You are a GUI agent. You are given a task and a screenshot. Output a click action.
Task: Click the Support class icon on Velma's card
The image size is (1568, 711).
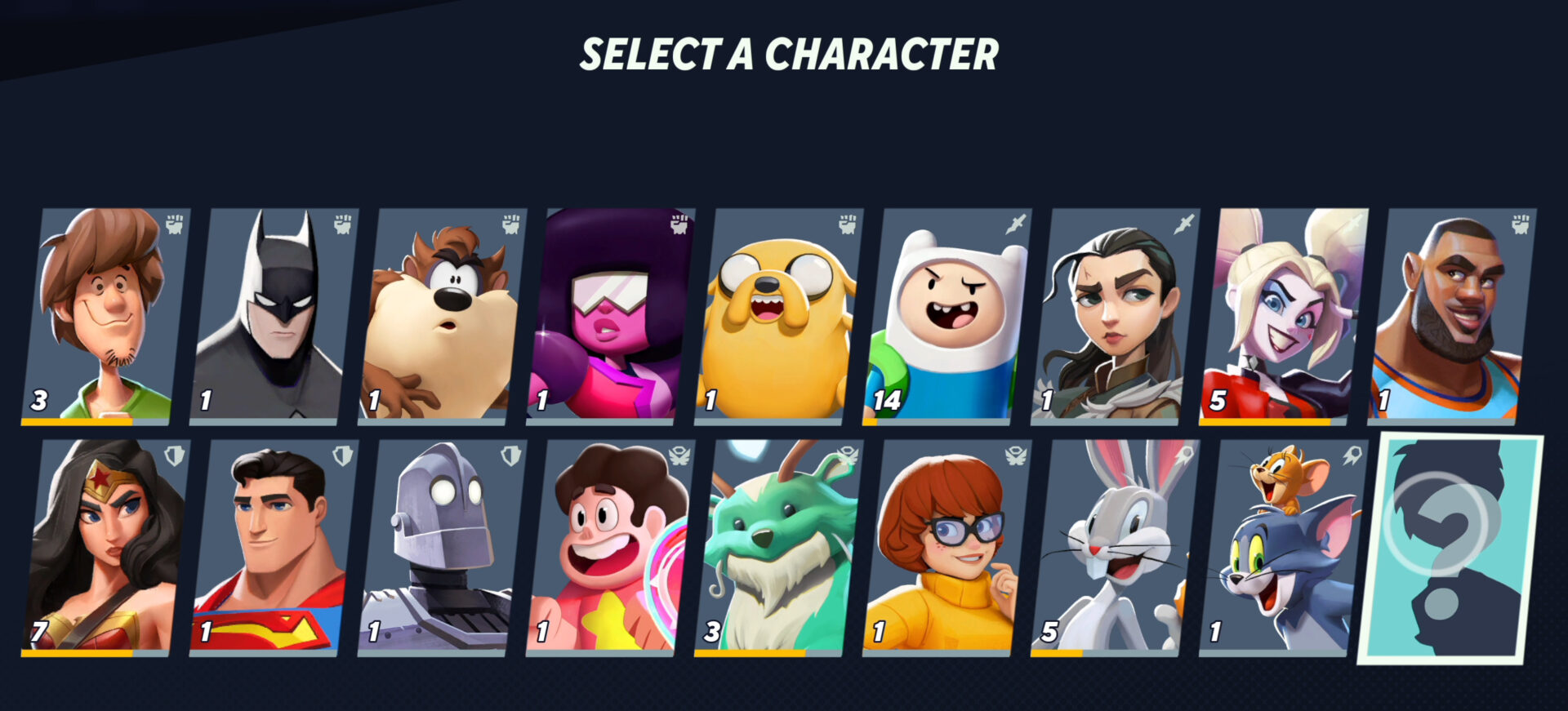point(1015,457)
